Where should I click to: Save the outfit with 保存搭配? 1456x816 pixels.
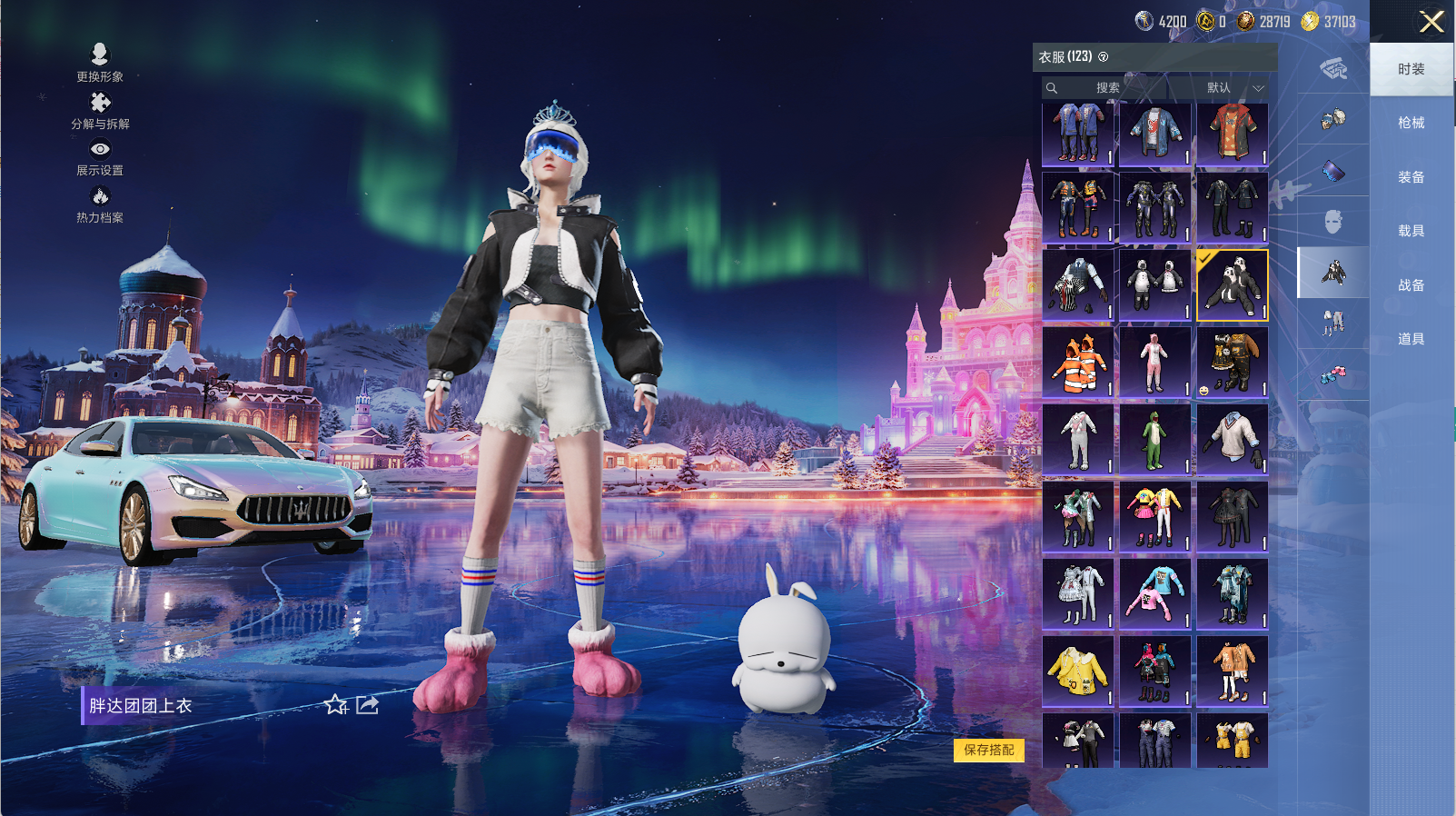click(x=989, y=750)
